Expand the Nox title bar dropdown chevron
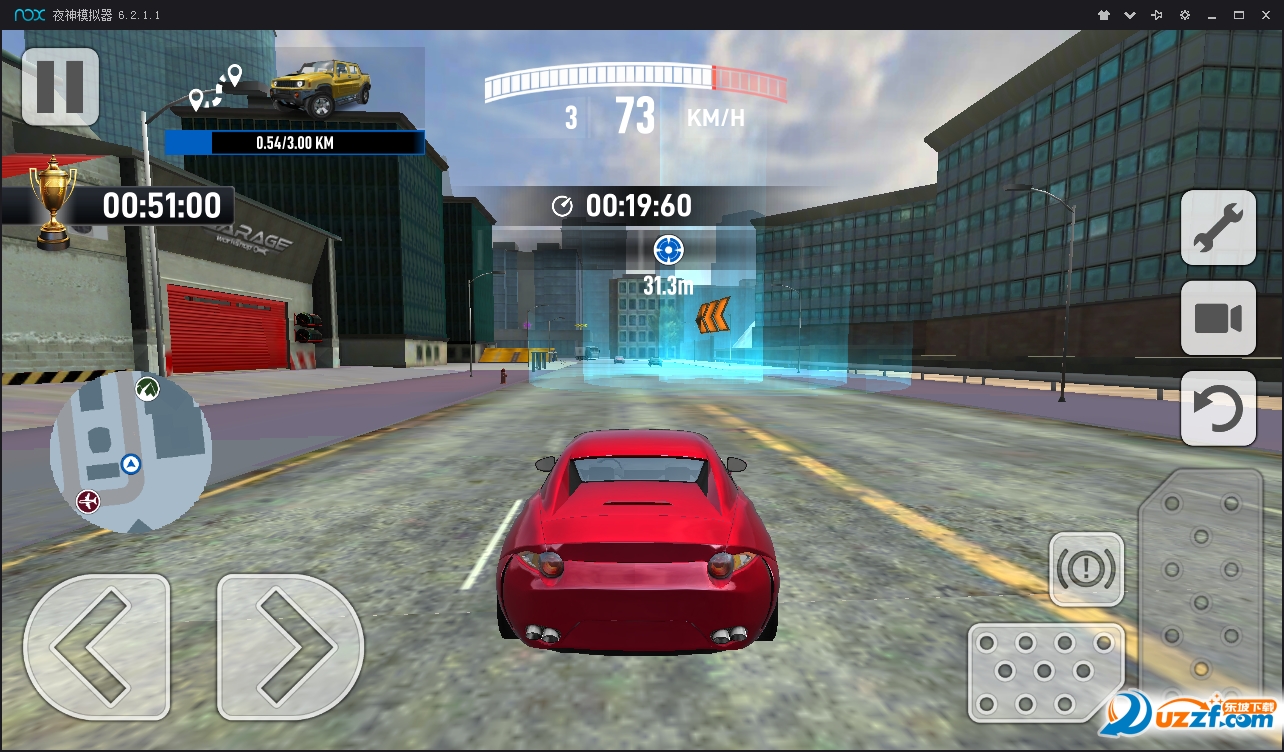1284x752 pixels. [x=1128, y=15]
